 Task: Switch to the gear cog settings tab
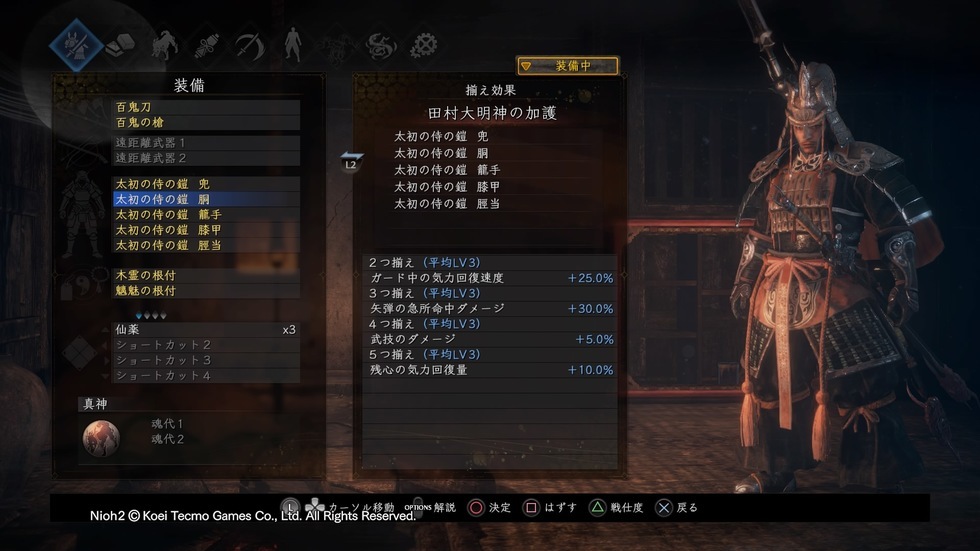(425, 44)
